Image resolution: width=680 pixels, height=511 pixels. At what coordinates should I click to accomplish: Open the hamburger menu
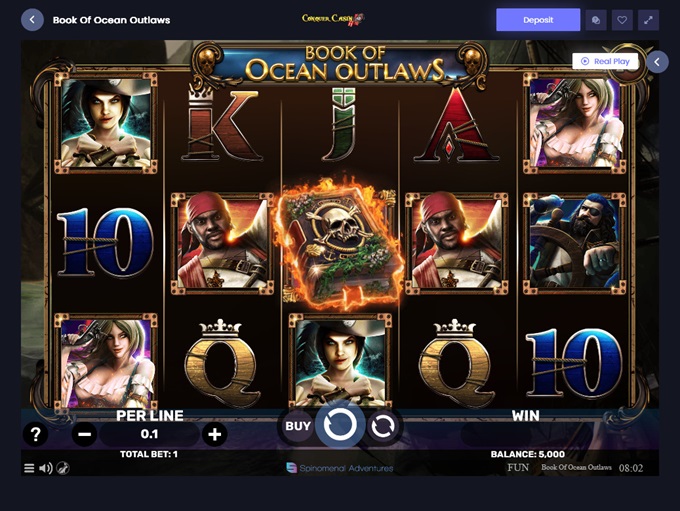coord(28,467)
